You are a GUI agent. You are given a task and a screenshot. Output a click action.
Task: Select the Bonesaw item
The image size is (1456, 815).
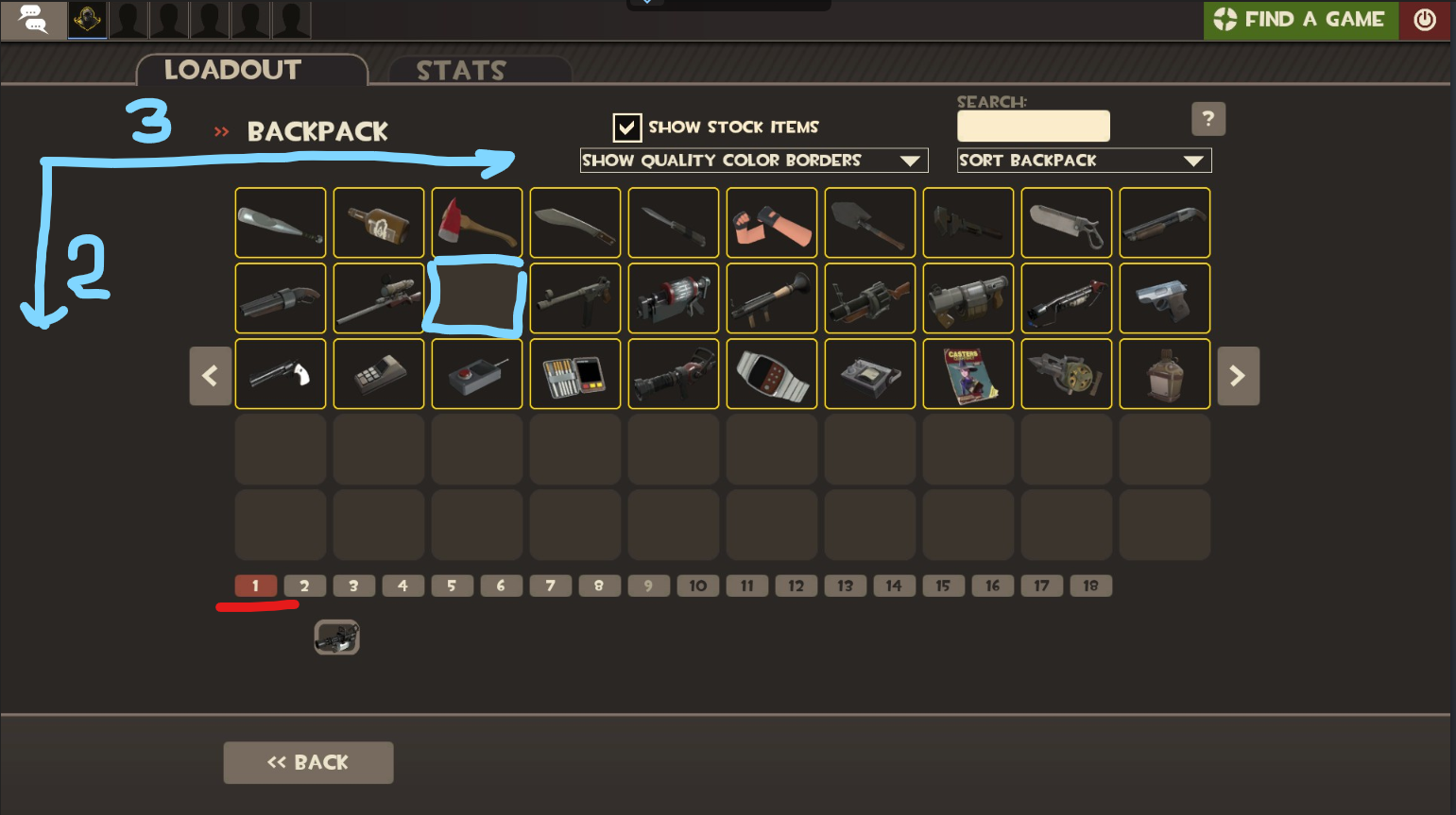click(x=1067, y=222)
